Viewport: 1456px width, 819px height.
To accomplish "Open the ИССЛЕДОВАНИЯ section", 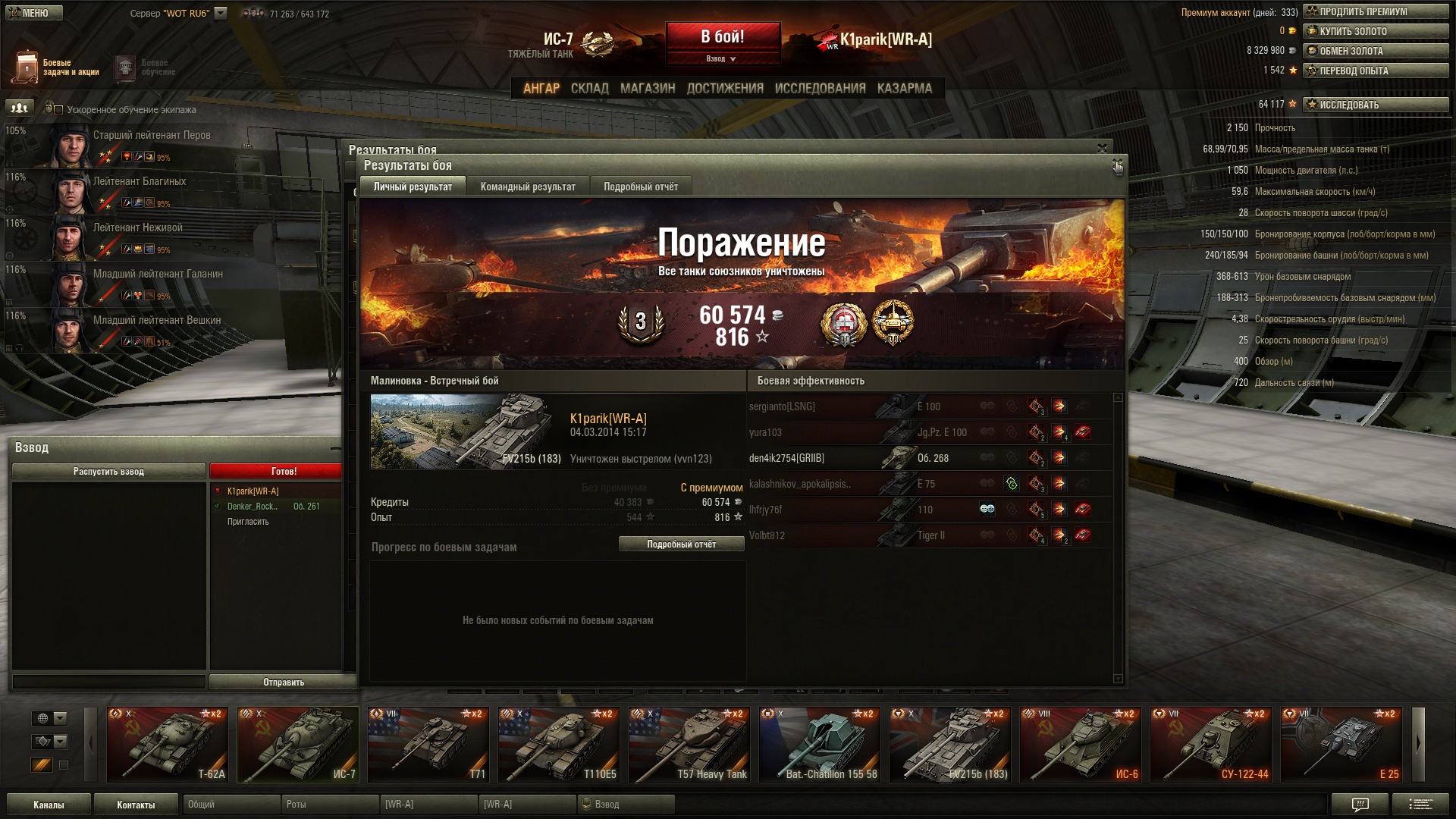I will point(820,89).
